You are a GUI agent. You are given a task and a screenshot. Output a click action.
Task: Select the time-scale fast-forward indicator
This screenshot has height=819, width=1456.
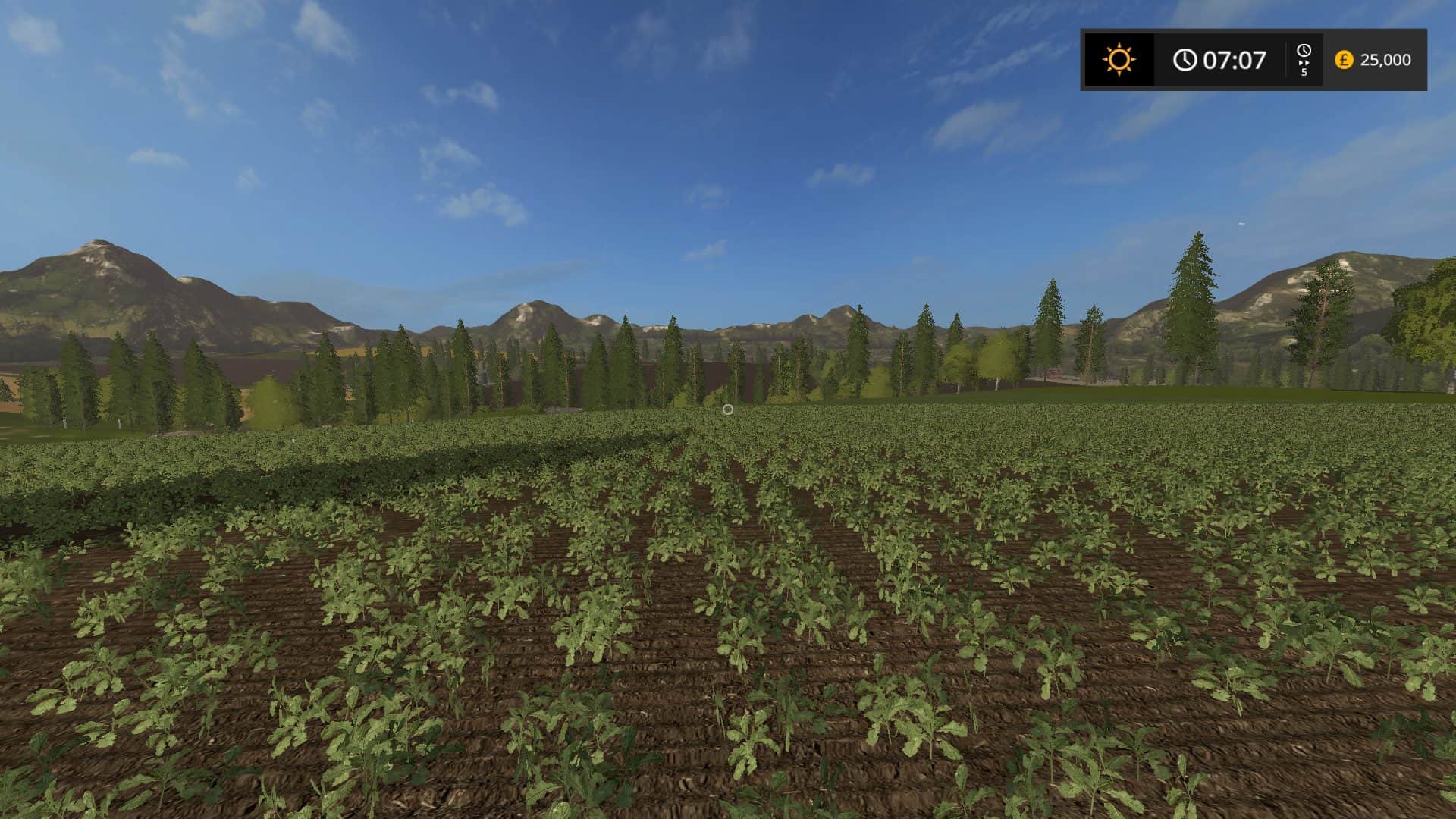coord(1304,60)
